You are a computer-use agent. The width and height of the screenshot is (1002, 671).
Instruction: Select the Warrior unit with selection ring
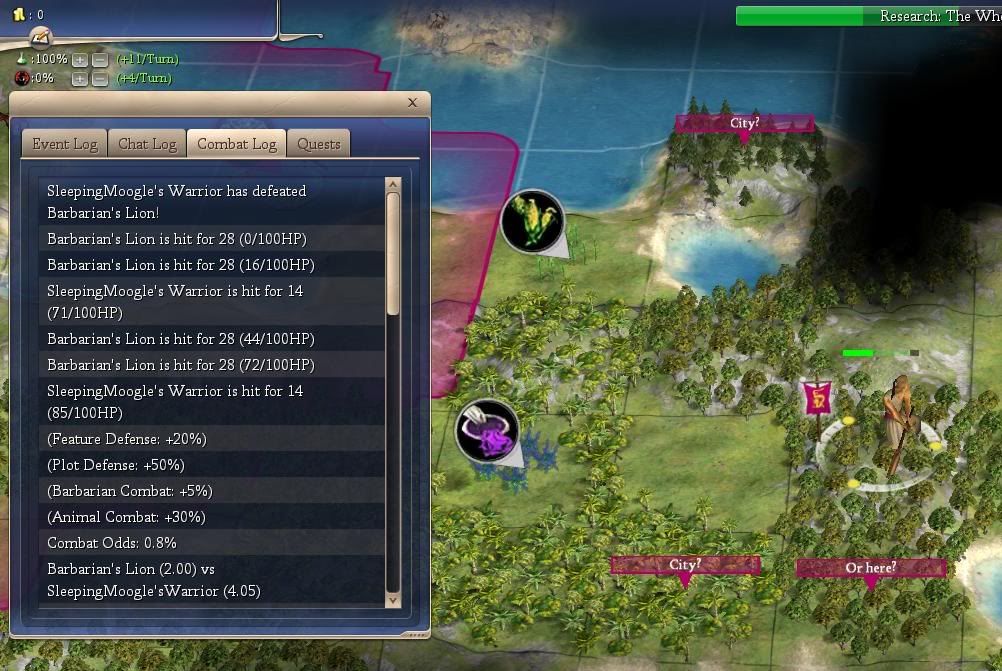896,428
